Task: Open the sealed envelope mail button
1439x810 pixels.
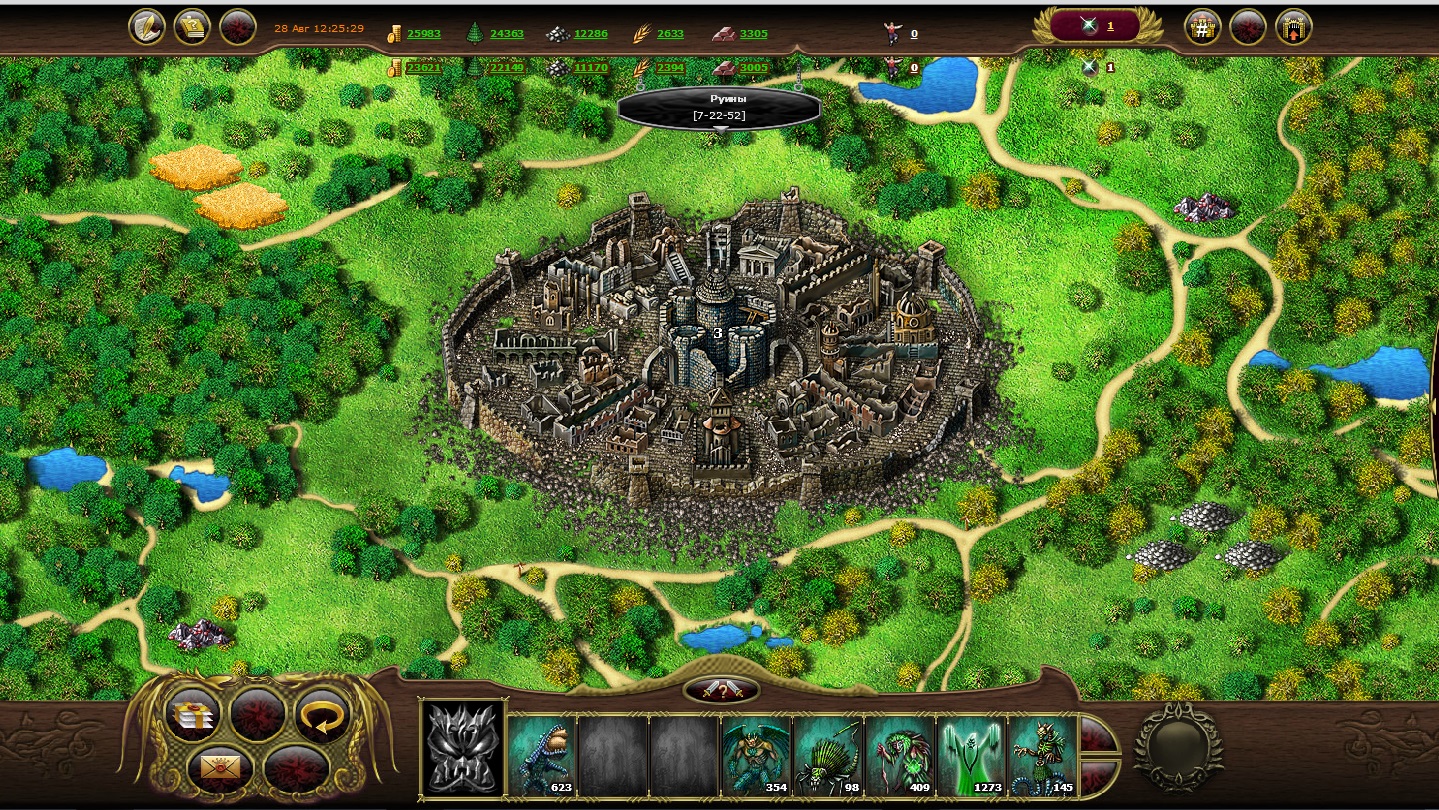Action: tap(215, 768)
